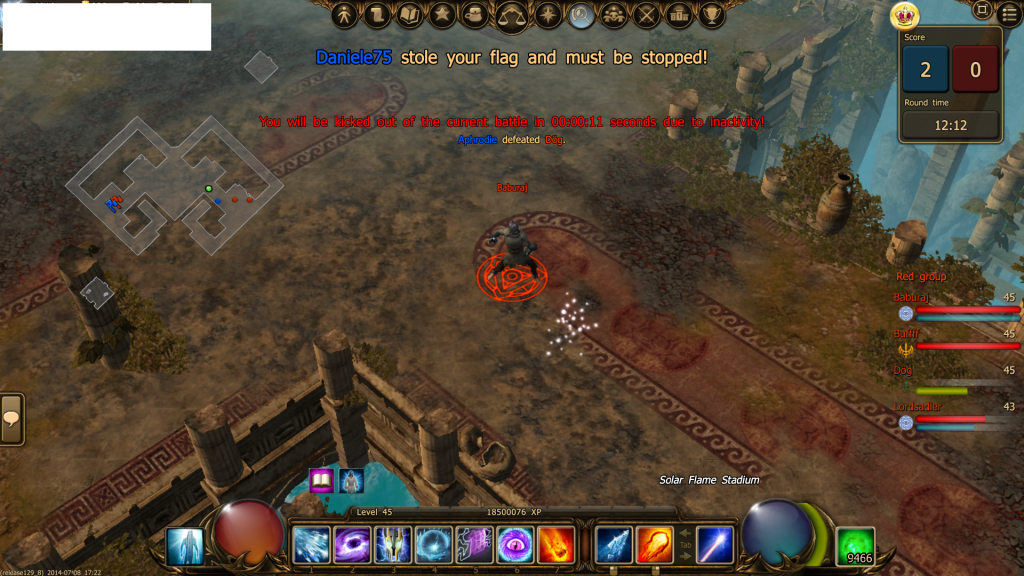This screenshot has width=1024, height=576.
Task: Open the three-people group icon
Action: (x=615, y=15)
